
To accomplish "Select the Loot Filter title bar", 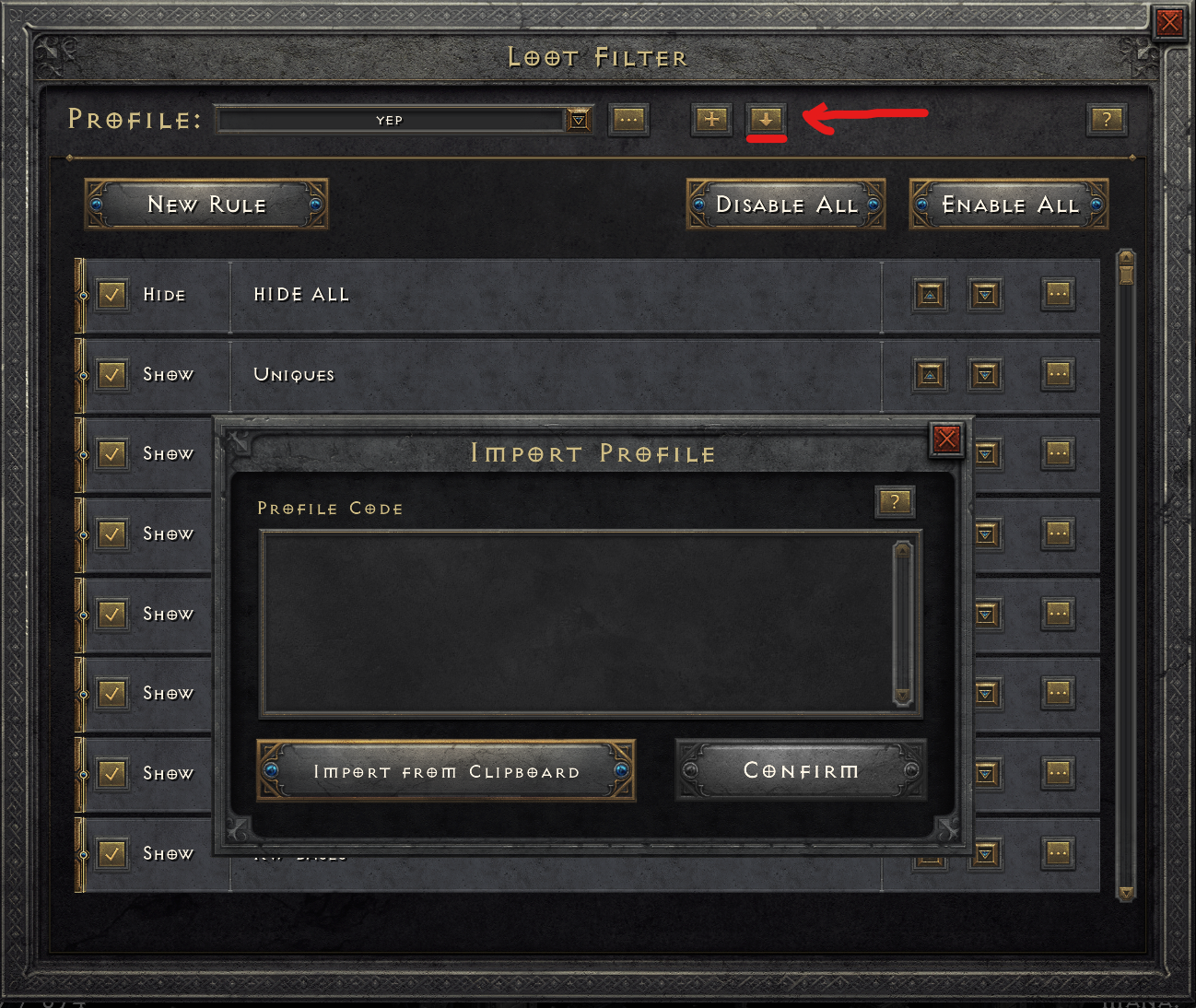I will [597, 57].
